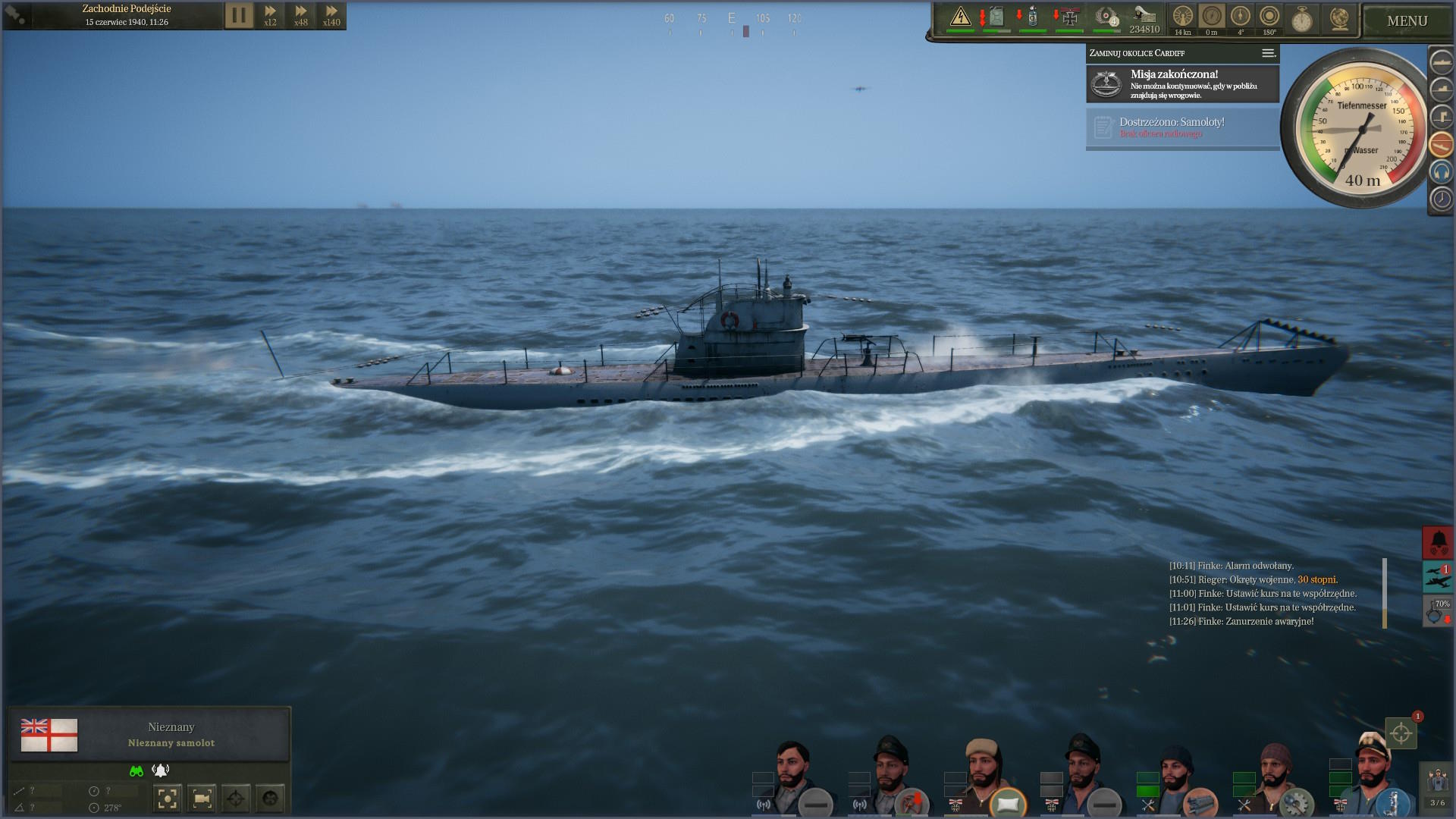Set time compression to x12
The width and height of the screenshot is (1456, 819).
[x=270, y=15]
